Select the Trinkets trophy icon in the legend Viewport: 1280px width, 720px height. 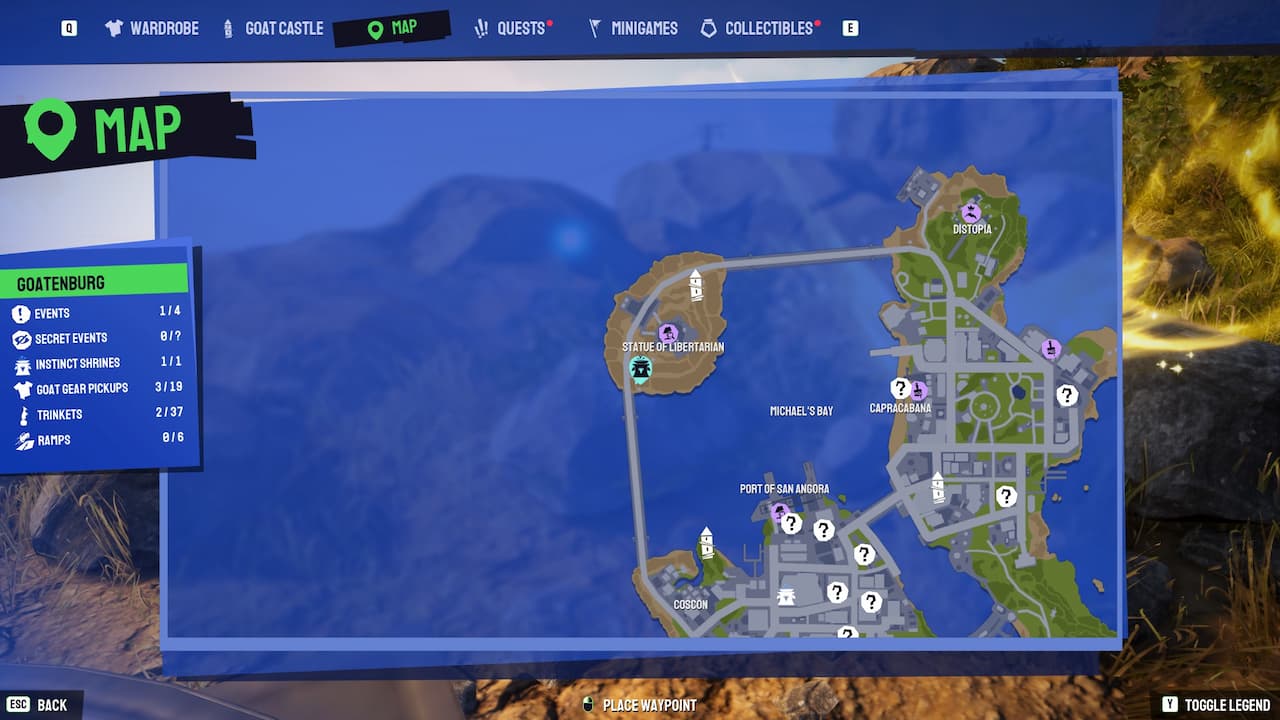tap(23, 414)
